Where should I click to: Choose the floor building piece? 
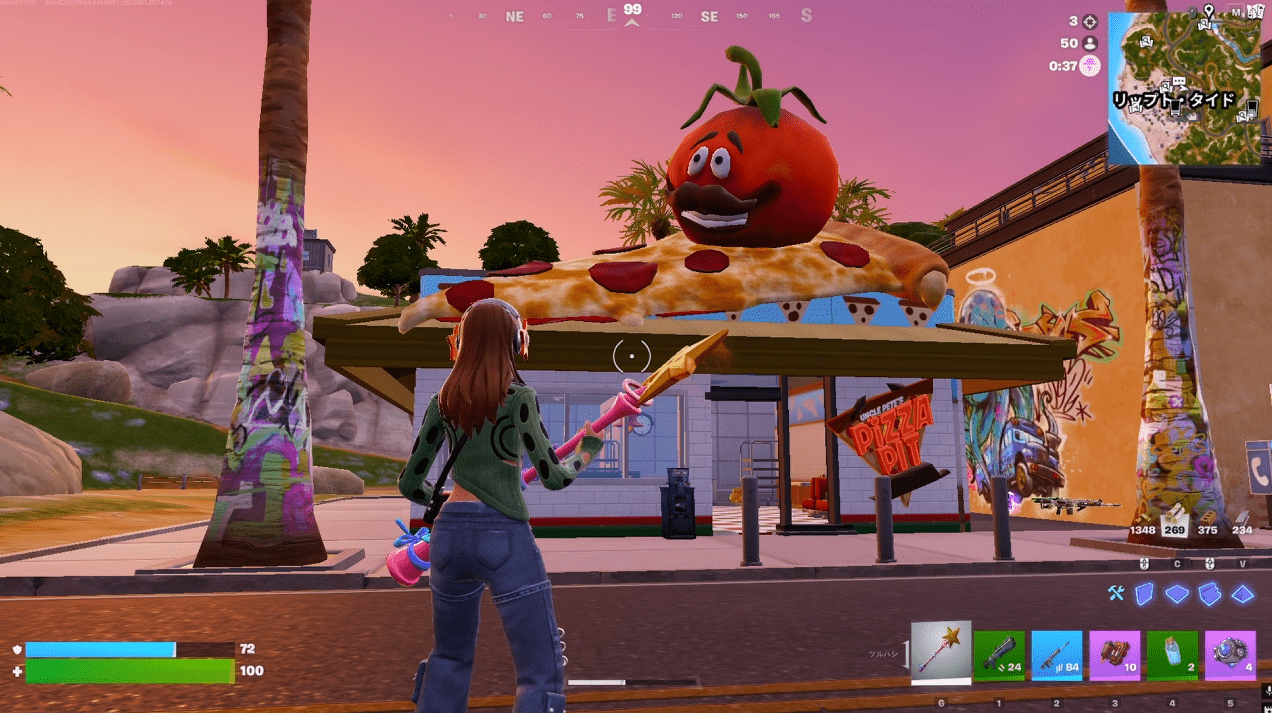pos(1178,594)
